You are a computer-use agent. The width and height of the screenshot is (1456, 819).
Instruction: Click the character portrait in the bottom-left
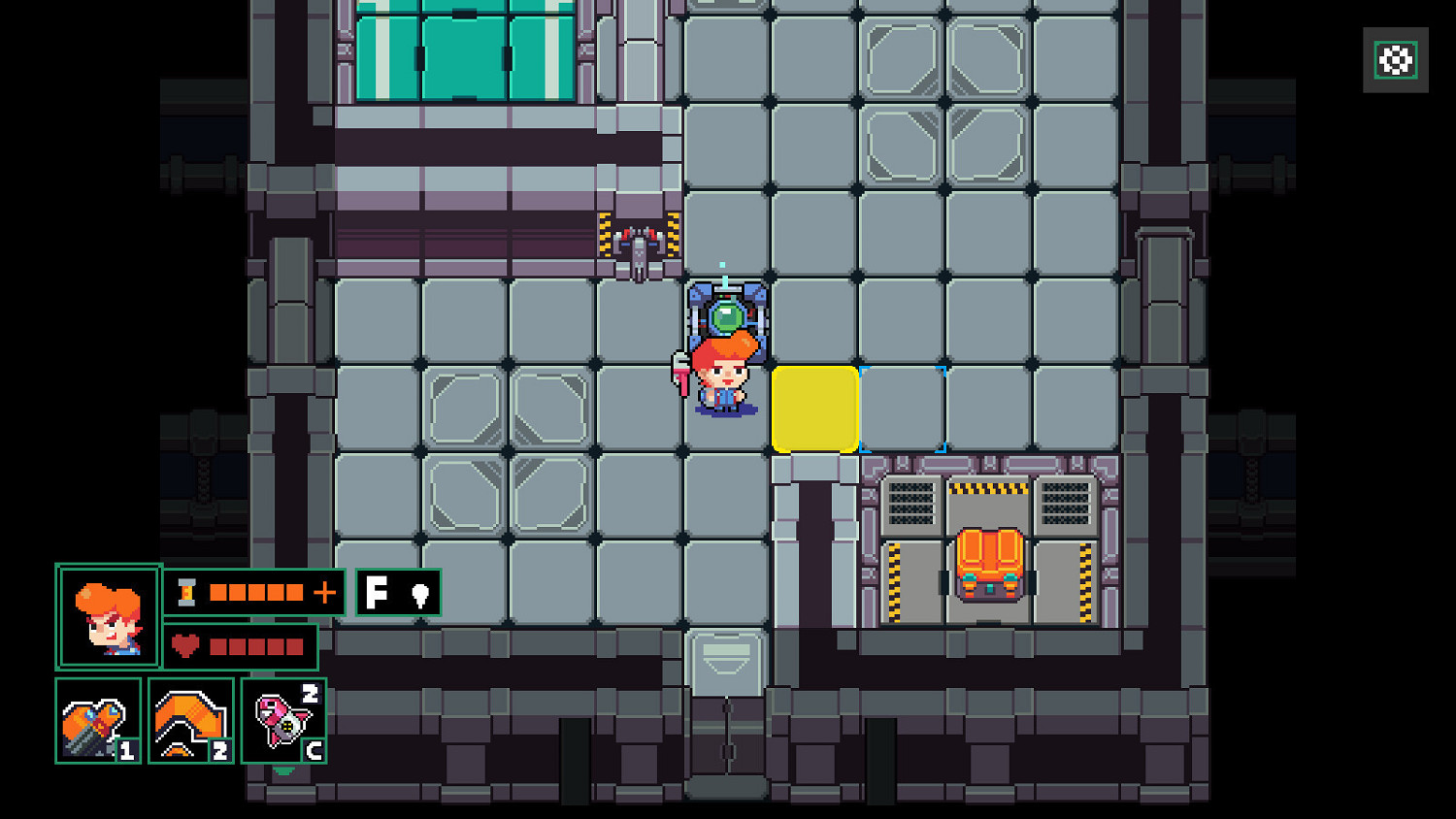(x=107, y=615)
